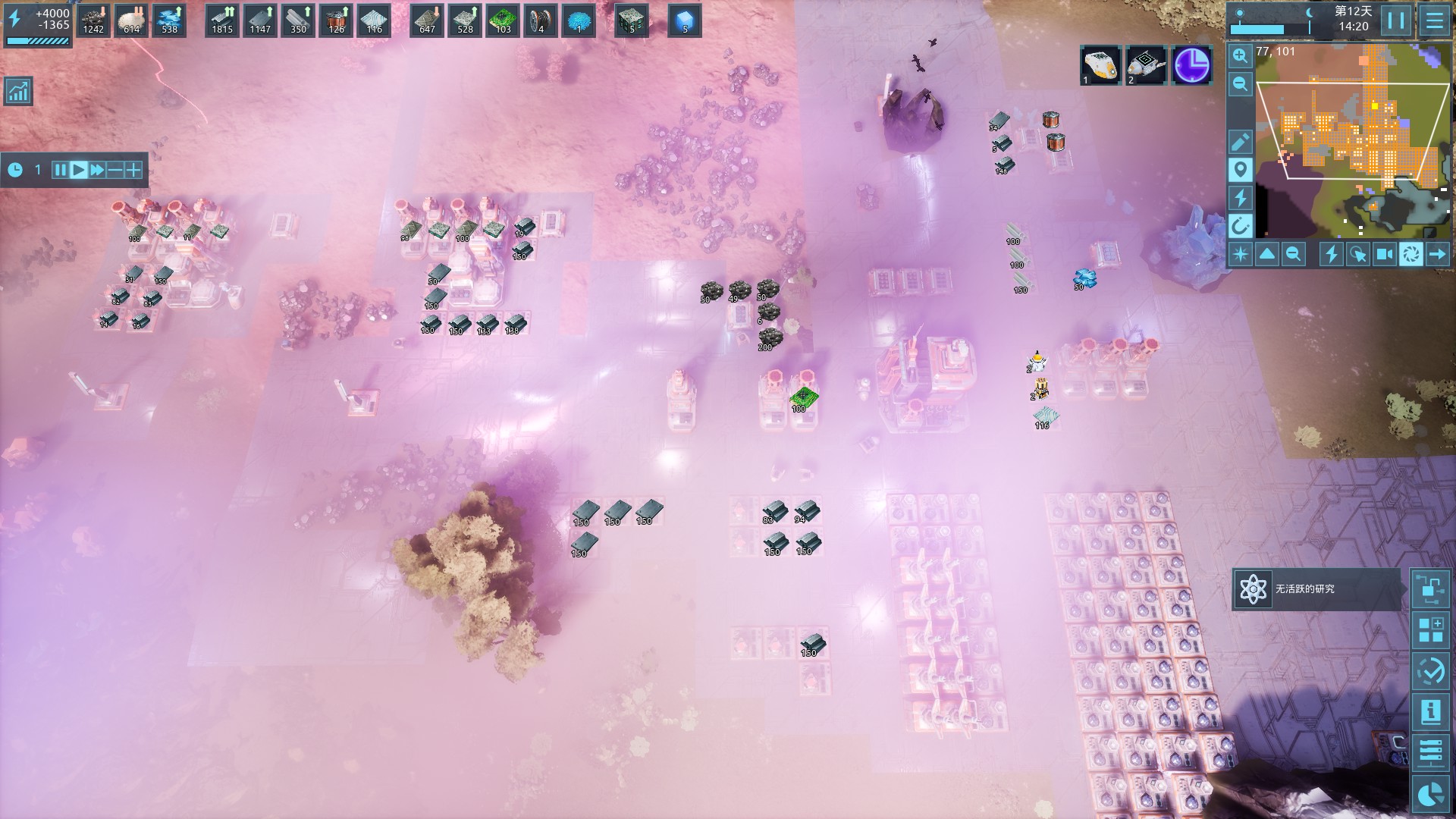Increase game speed with the plus button
Image resolution: width=1456 pixels, height=819 pixels.
pyautogui.click(x=133, y=170)
